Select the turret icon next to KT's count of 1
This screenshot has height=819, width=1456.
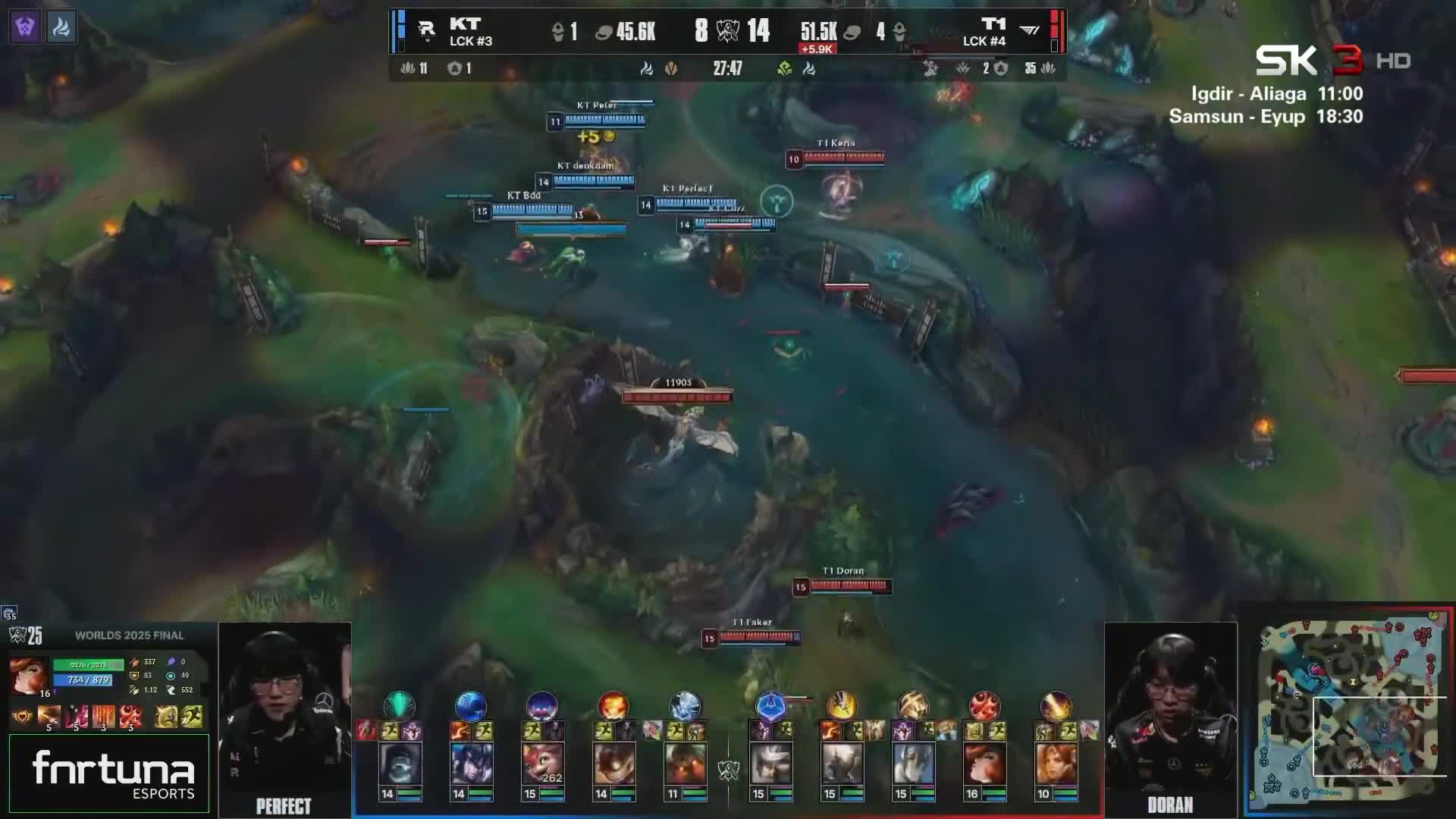558,32
